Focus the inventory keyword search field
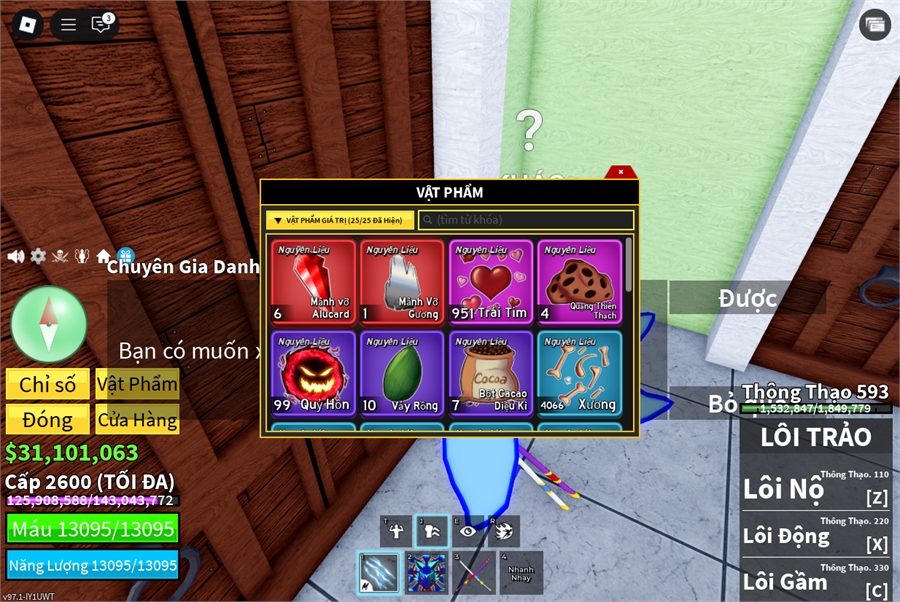This screenshot has height=602, width=900. [x=527, y=220]
